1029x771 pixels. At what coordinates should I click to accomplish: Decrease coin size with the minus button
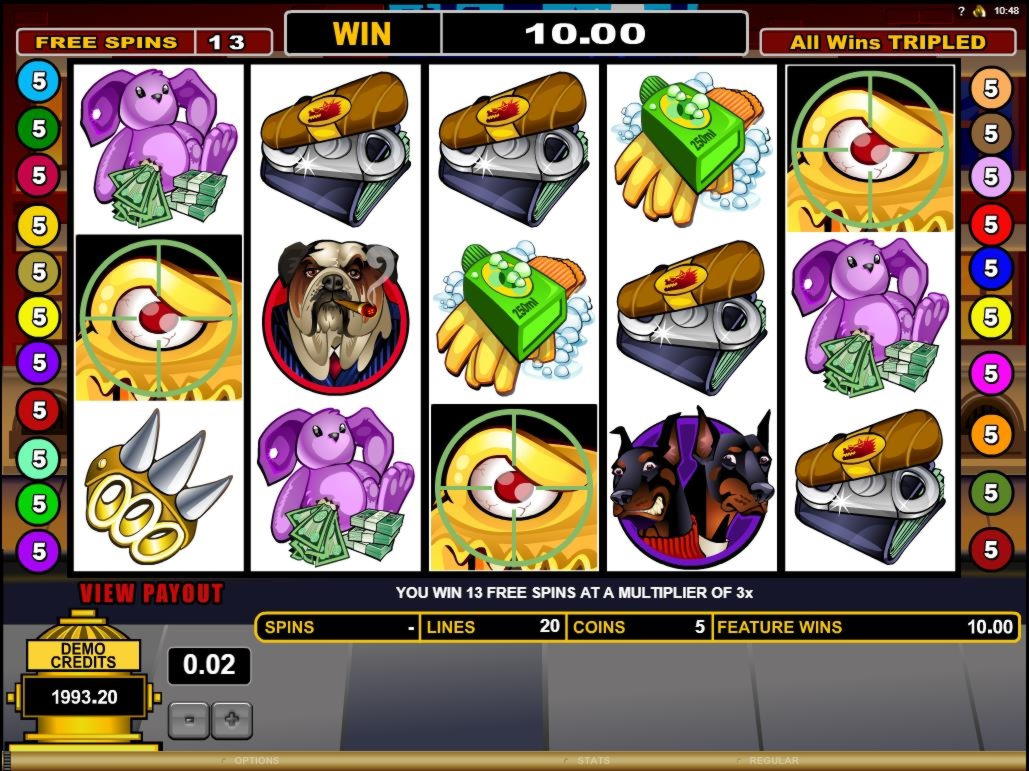point(190,719)
